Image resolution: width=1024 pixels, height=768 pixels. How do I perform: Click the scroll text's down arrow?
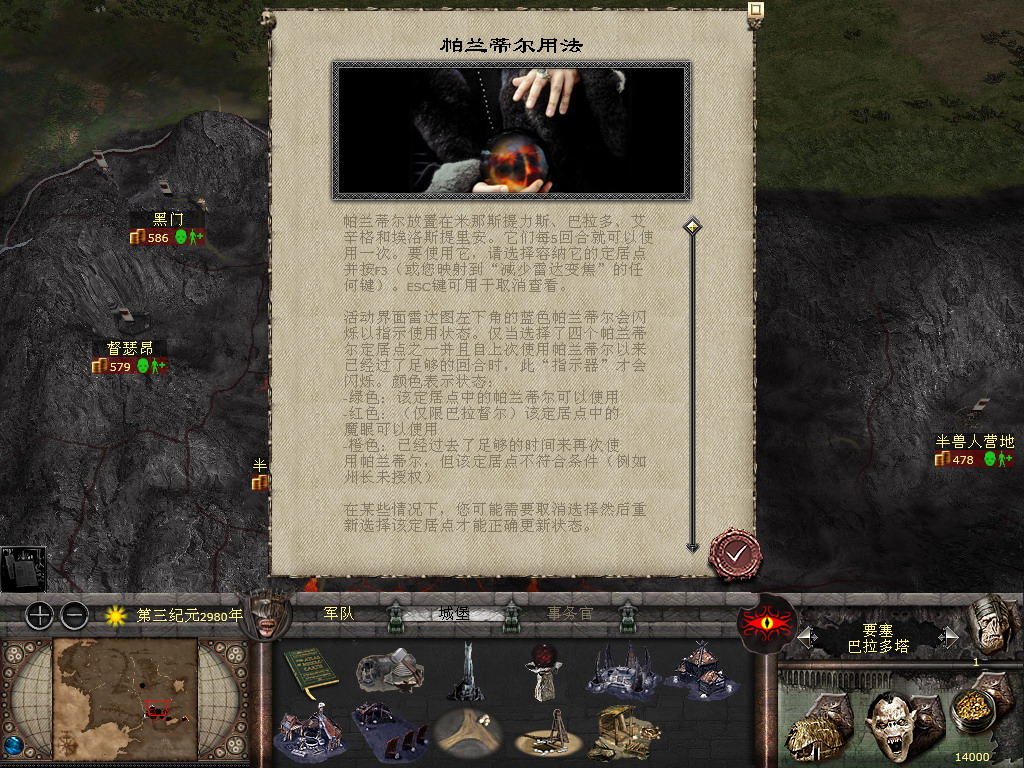tap(691, 546)
